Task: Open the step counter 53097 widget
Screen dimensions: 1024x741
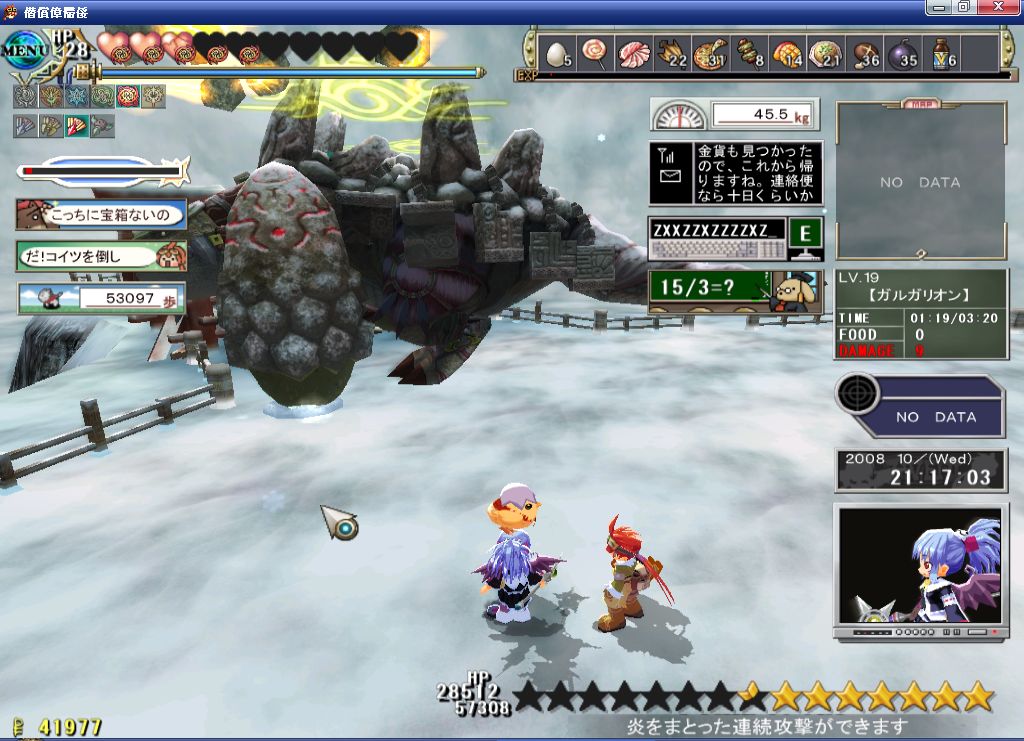Action: click(101, 298)
